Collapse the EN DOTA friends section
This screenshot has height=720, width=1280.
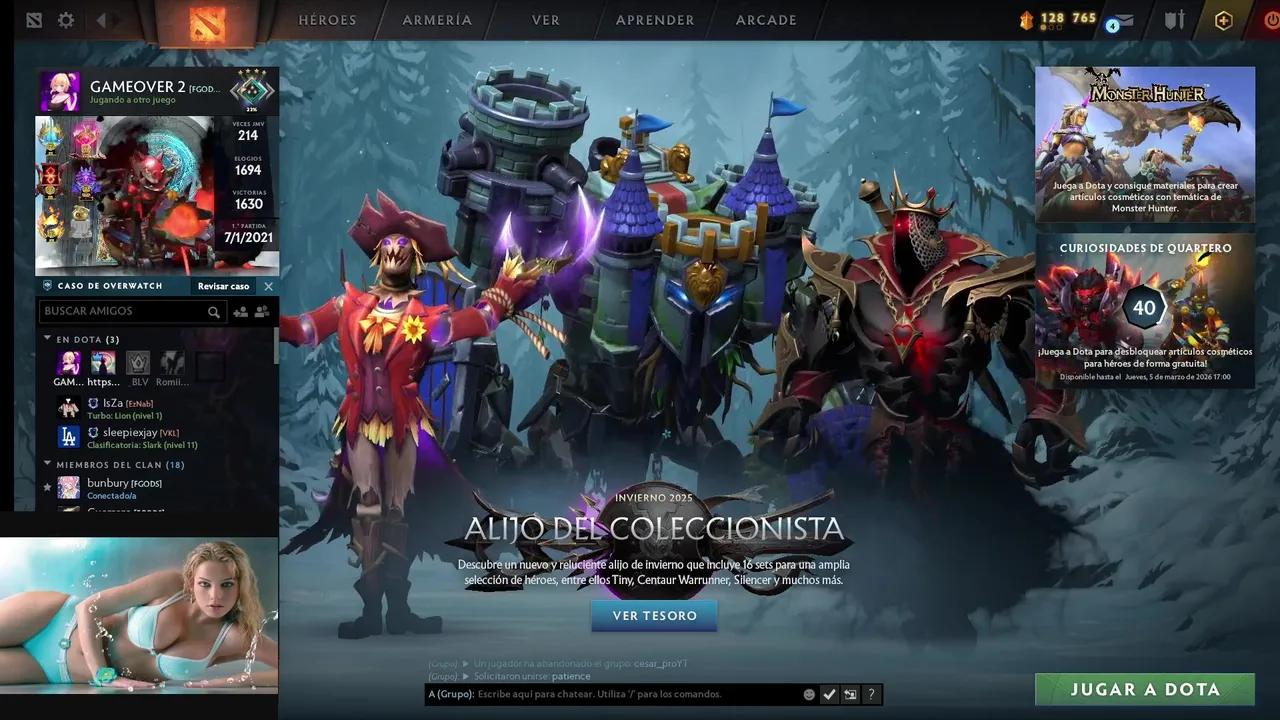point(47,339)
